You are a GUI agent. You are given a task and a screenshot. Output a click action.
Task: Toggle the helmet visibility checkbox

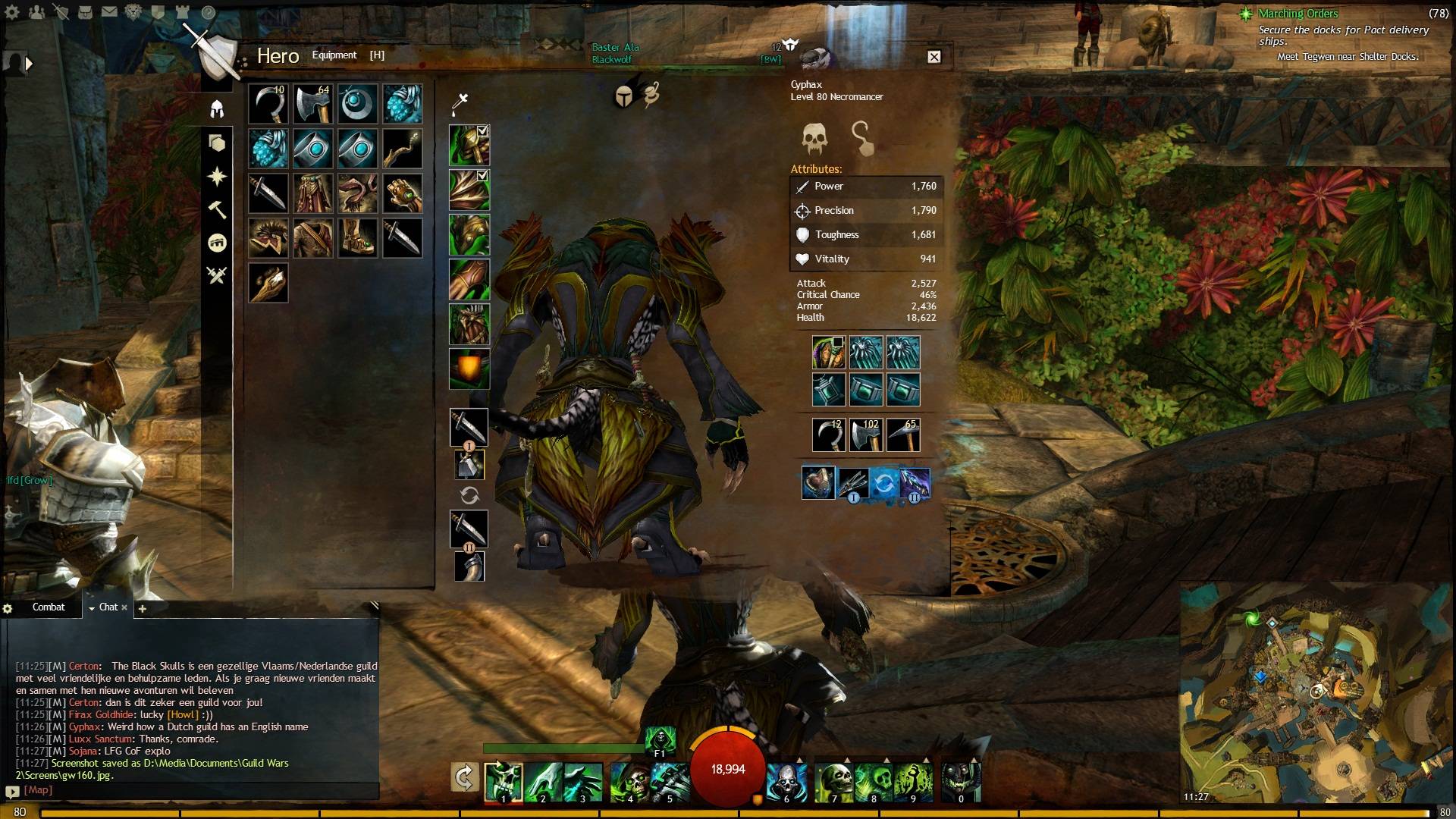[x=482, y=131]
